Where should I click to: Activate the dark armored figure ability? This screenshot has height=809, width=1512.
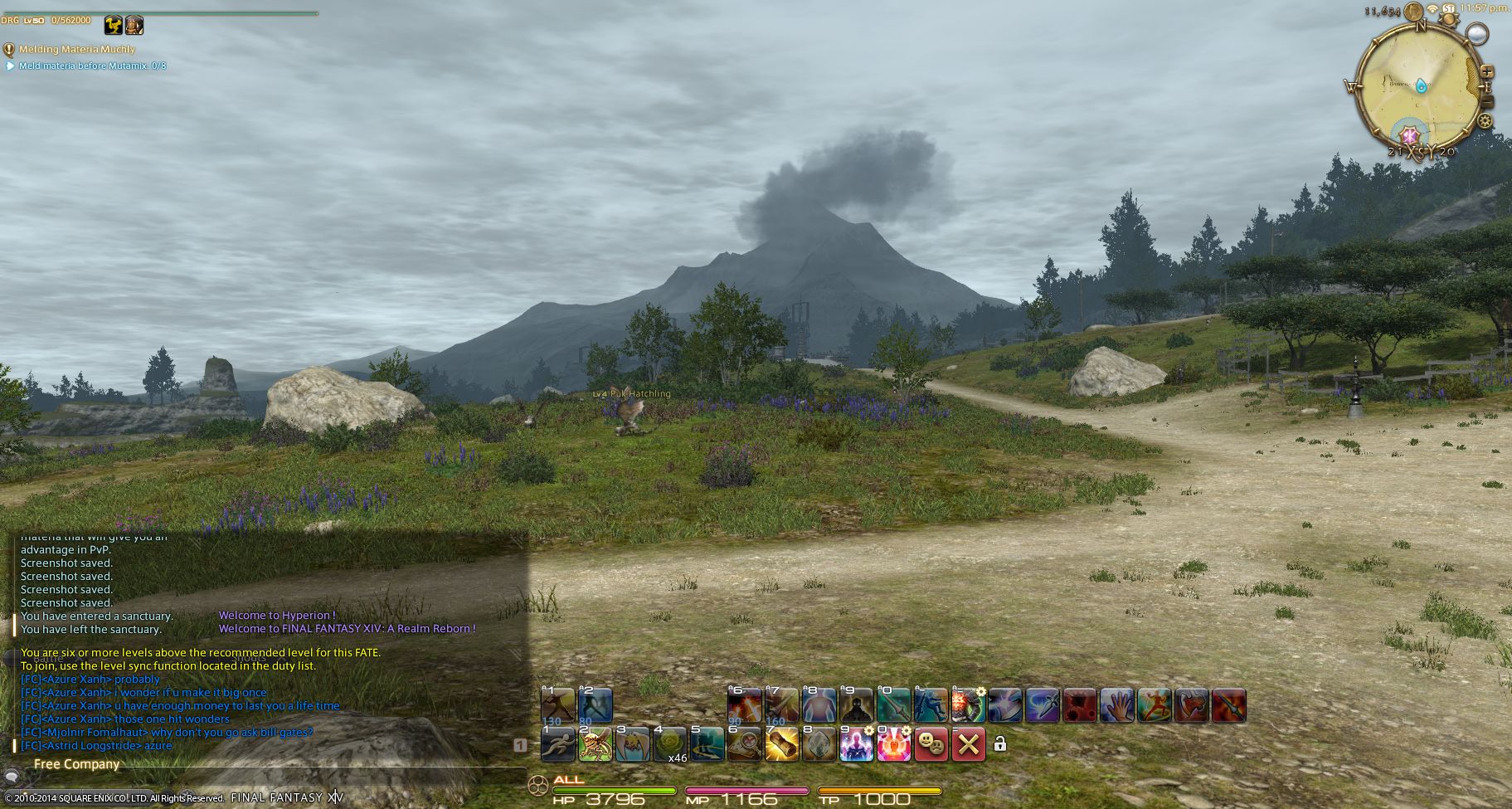856,705
